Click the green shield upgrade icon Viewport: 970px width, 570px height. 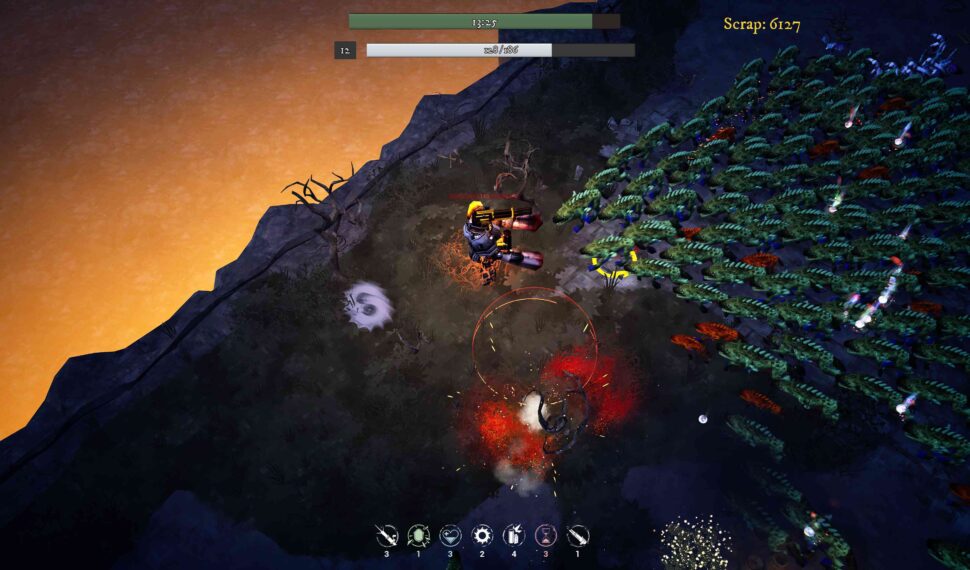tap(419, 535)
